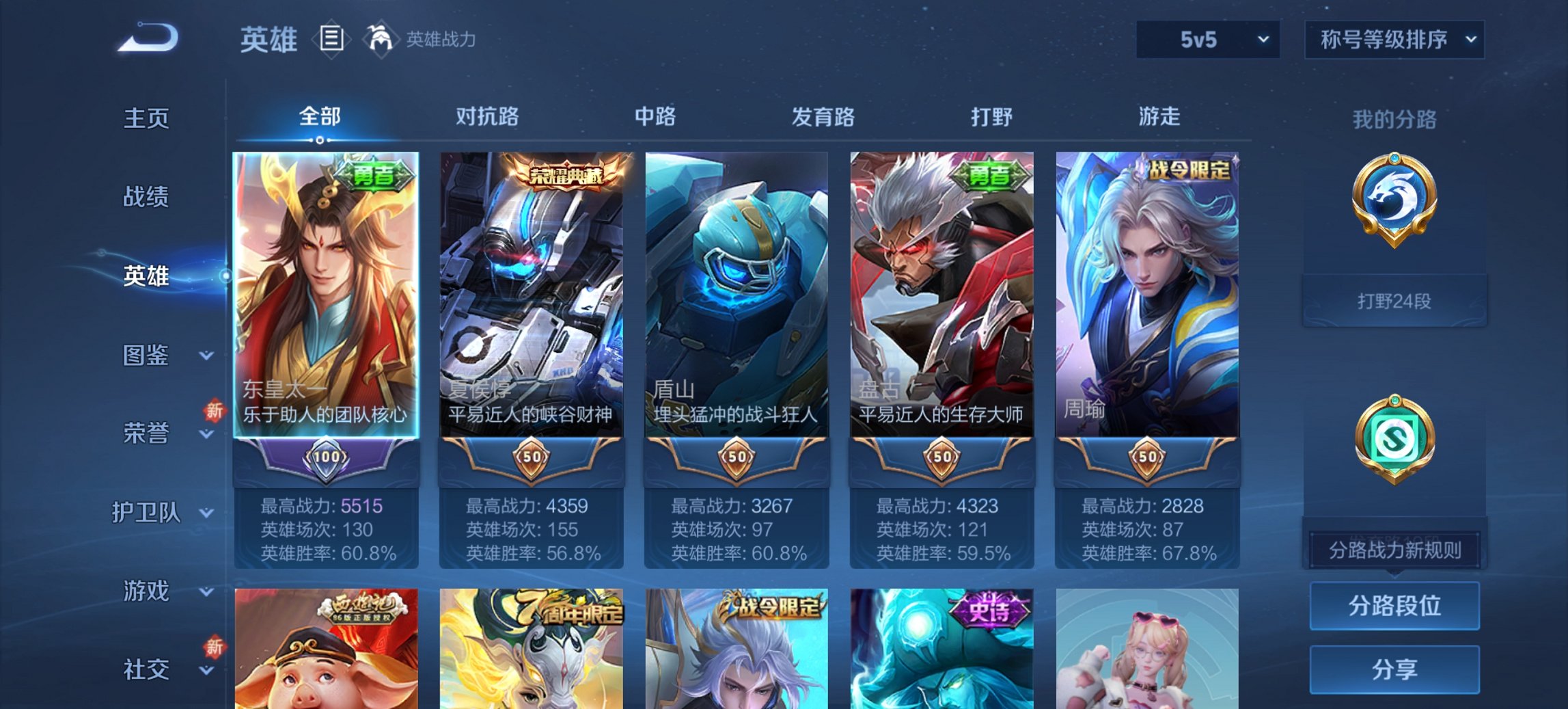The width and height of the screenshot is (1568, 709).
Task: Click the 分路段位 button
Action: click(1394, 606)
